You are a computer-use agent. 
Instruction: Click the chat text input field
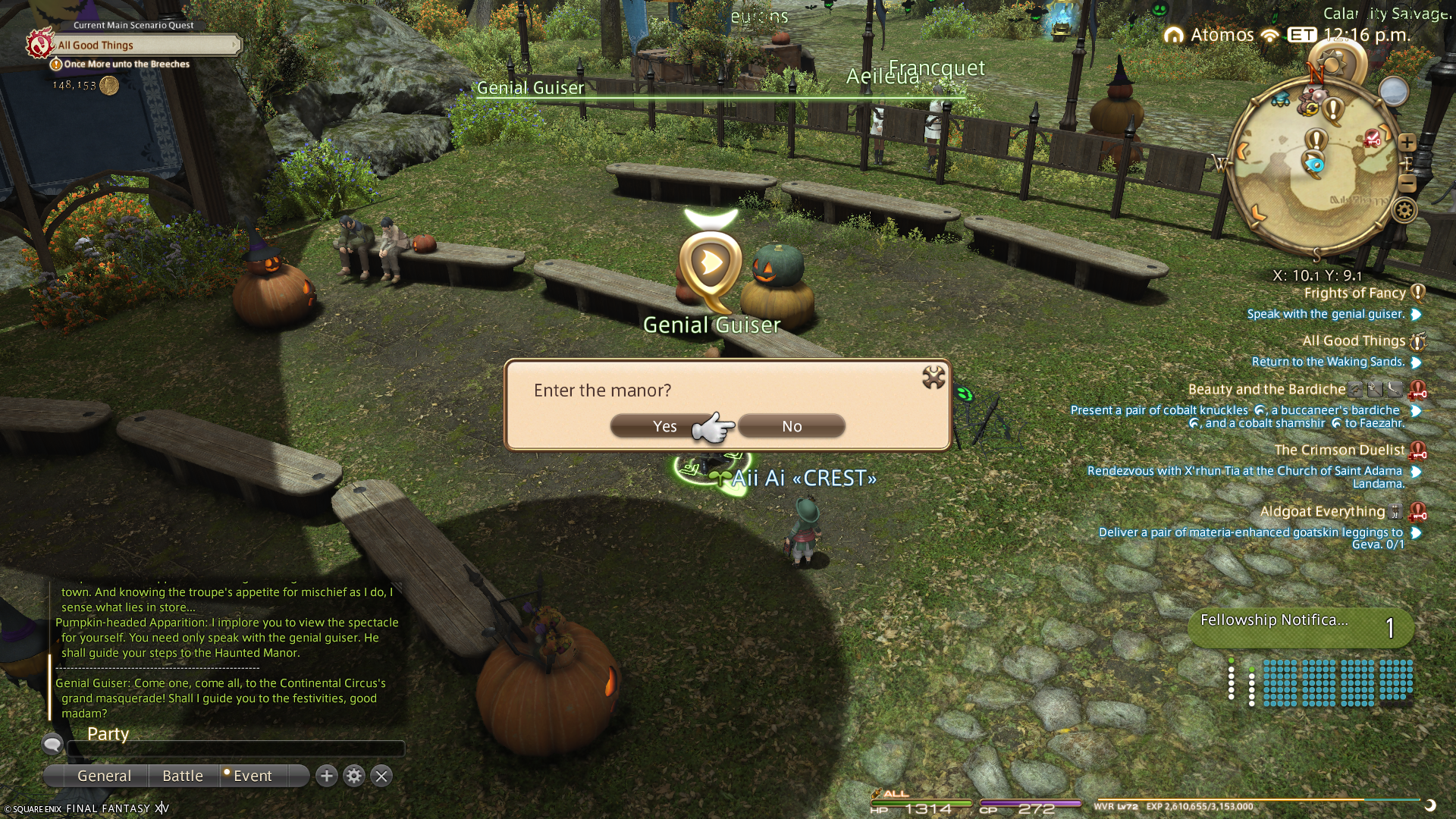[x=235, y=749]
